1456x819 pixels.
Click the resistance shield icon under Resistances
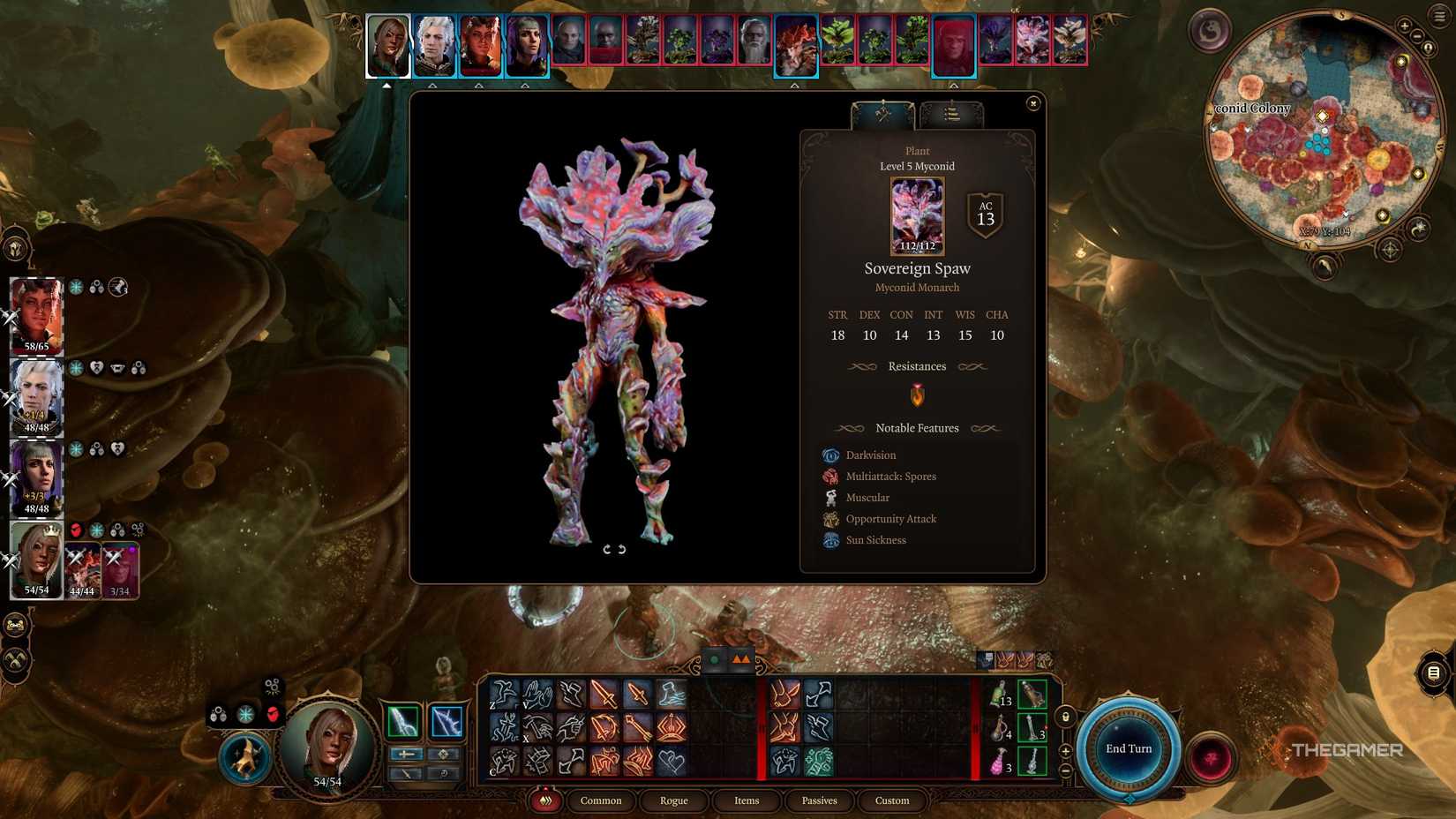pyautogui.click(x=918, y=395)
